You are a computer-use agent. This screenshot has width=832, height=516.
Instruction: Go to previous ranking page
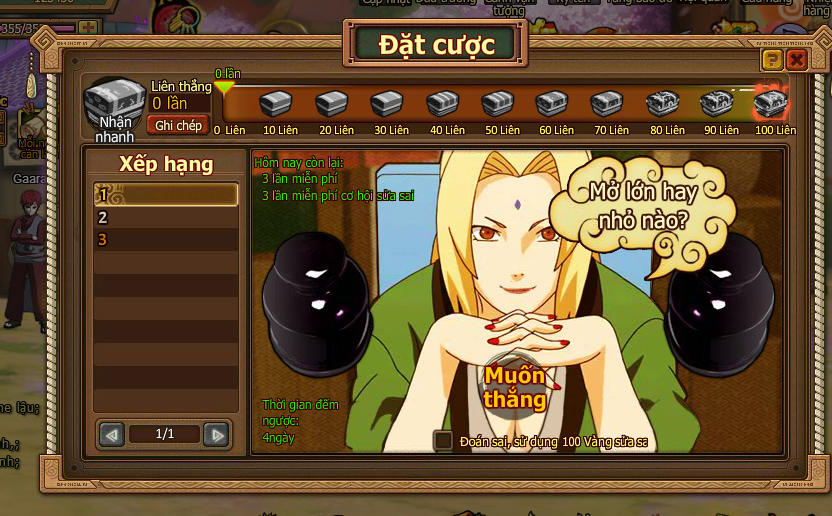pos(112,434)
